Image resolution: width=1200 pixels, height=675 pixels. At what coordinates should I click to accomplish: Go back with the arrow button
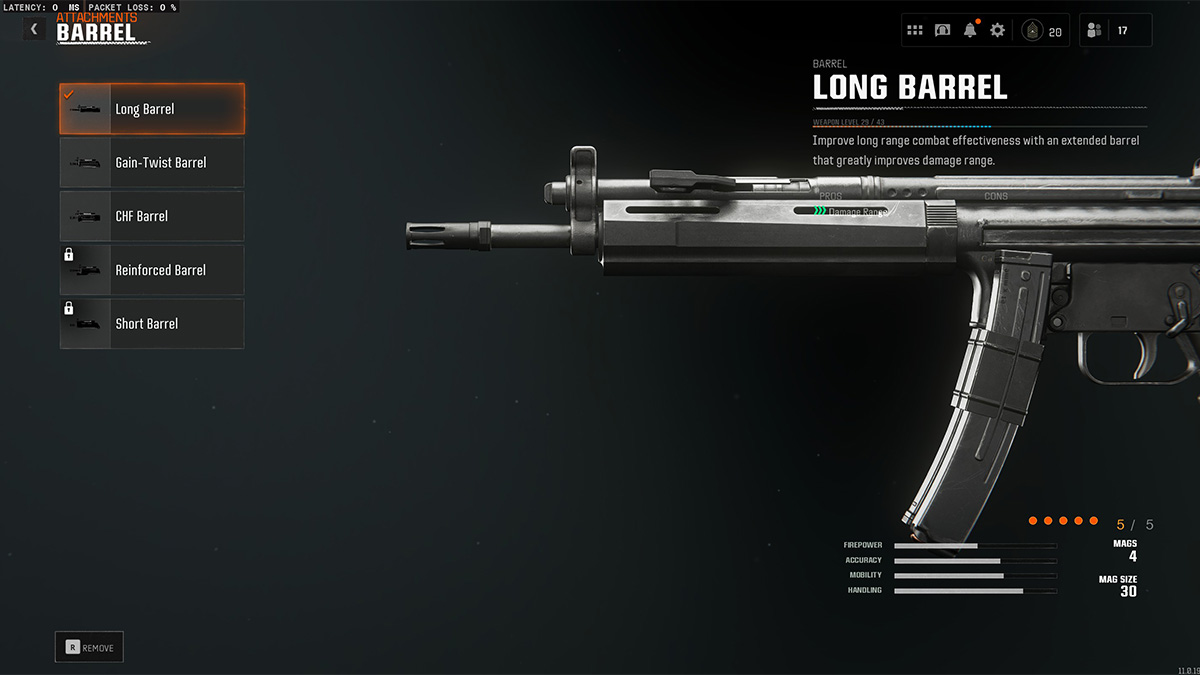click(34, 30)
